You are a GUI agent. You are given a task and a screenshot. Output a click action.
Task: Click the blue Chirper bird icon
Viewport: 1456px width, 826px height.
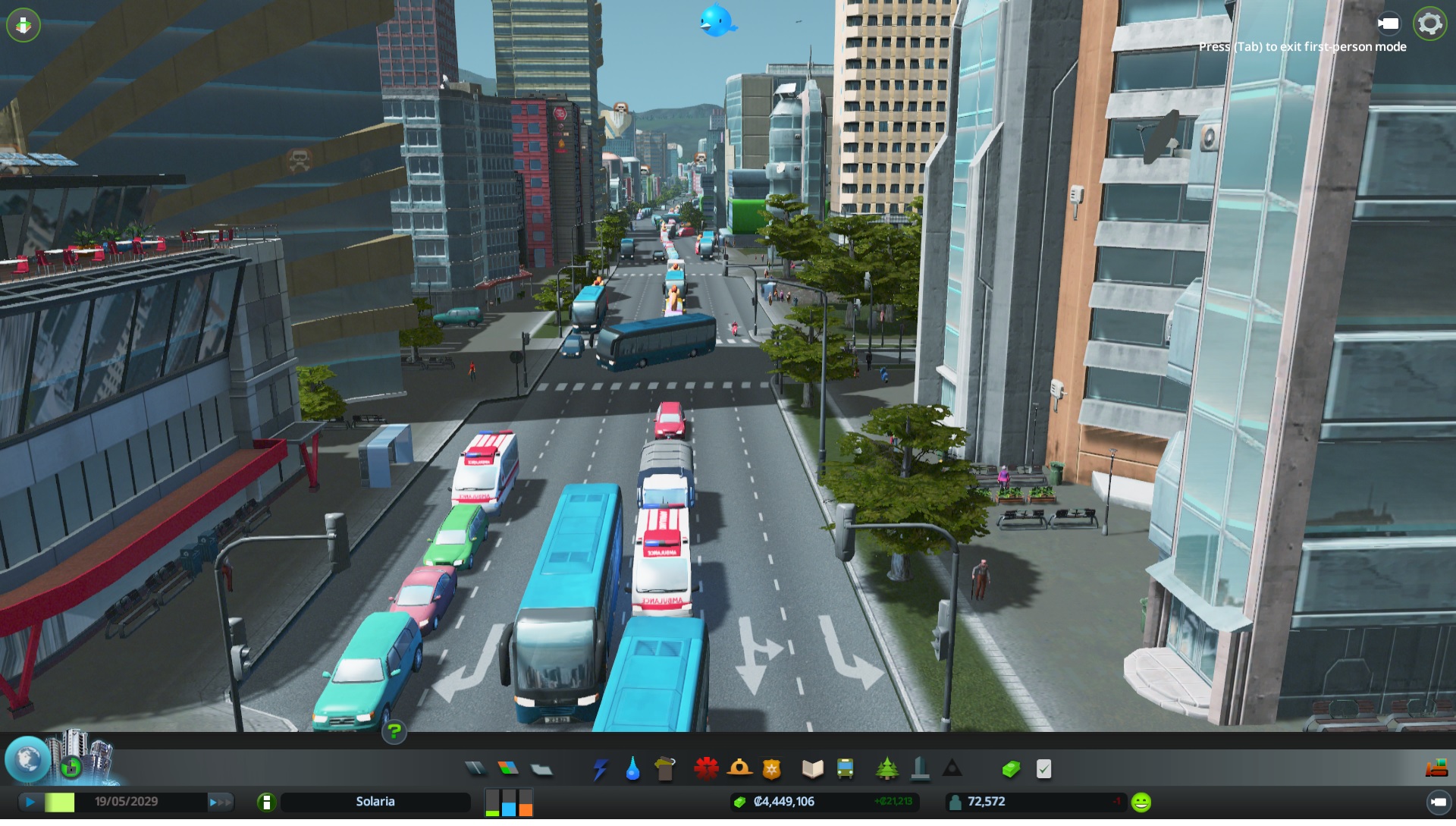(x=716, y=20)
